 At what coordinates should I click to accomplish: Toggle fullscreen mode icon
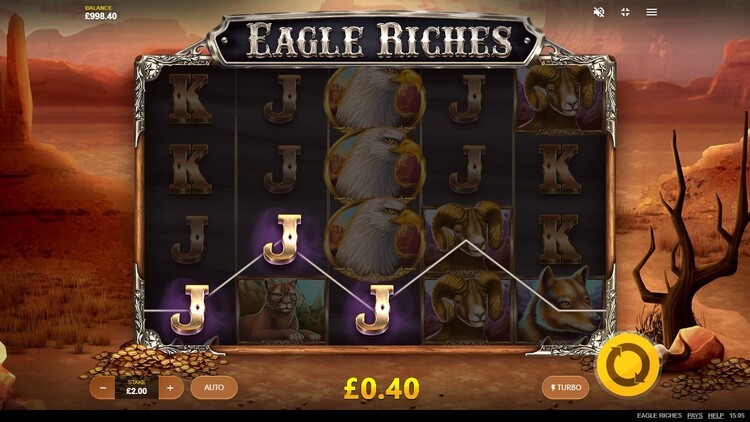625,12
